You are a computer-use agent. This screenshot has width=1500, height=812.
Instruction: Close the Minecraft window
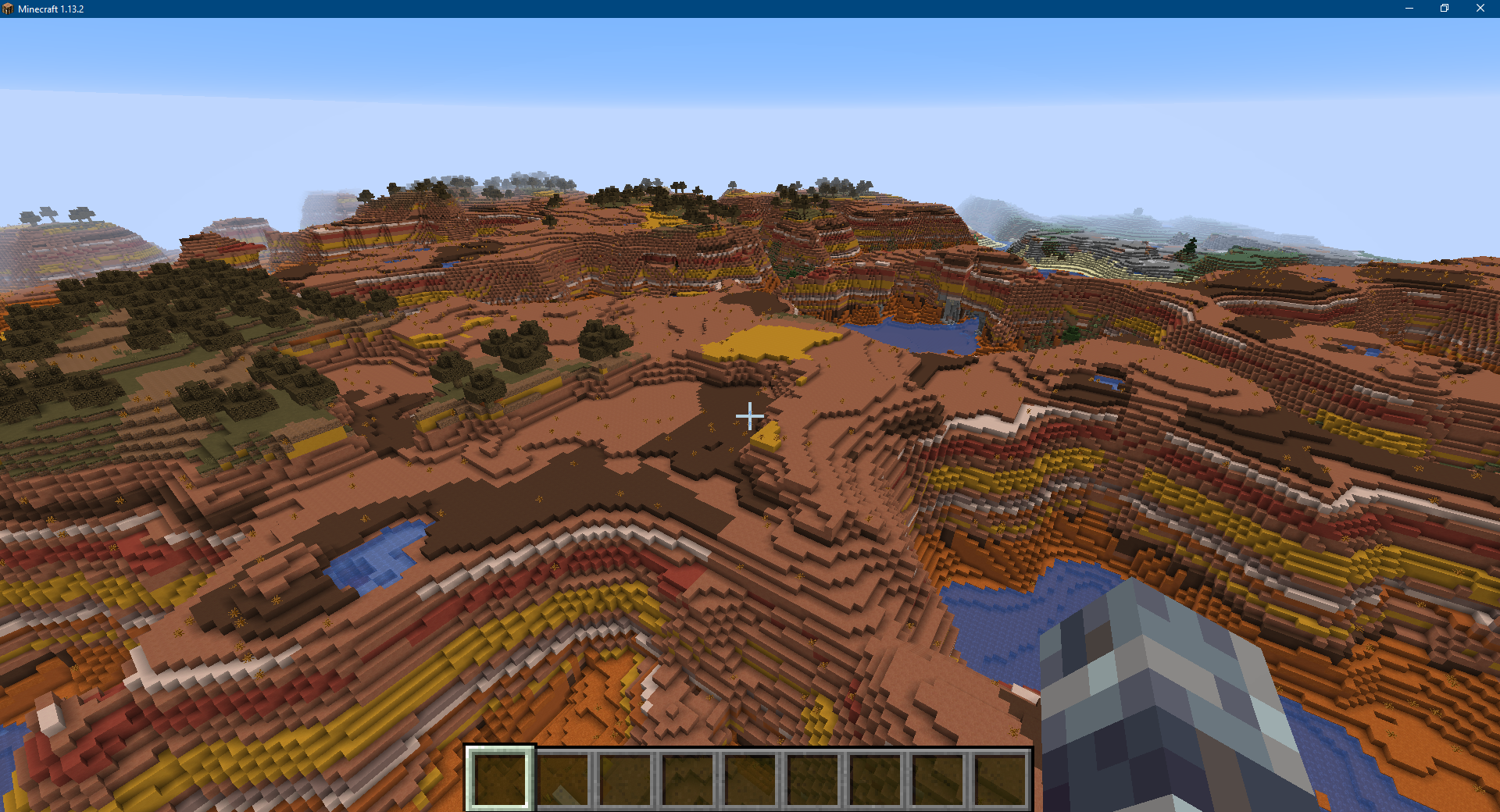(x=1481, y=9)
